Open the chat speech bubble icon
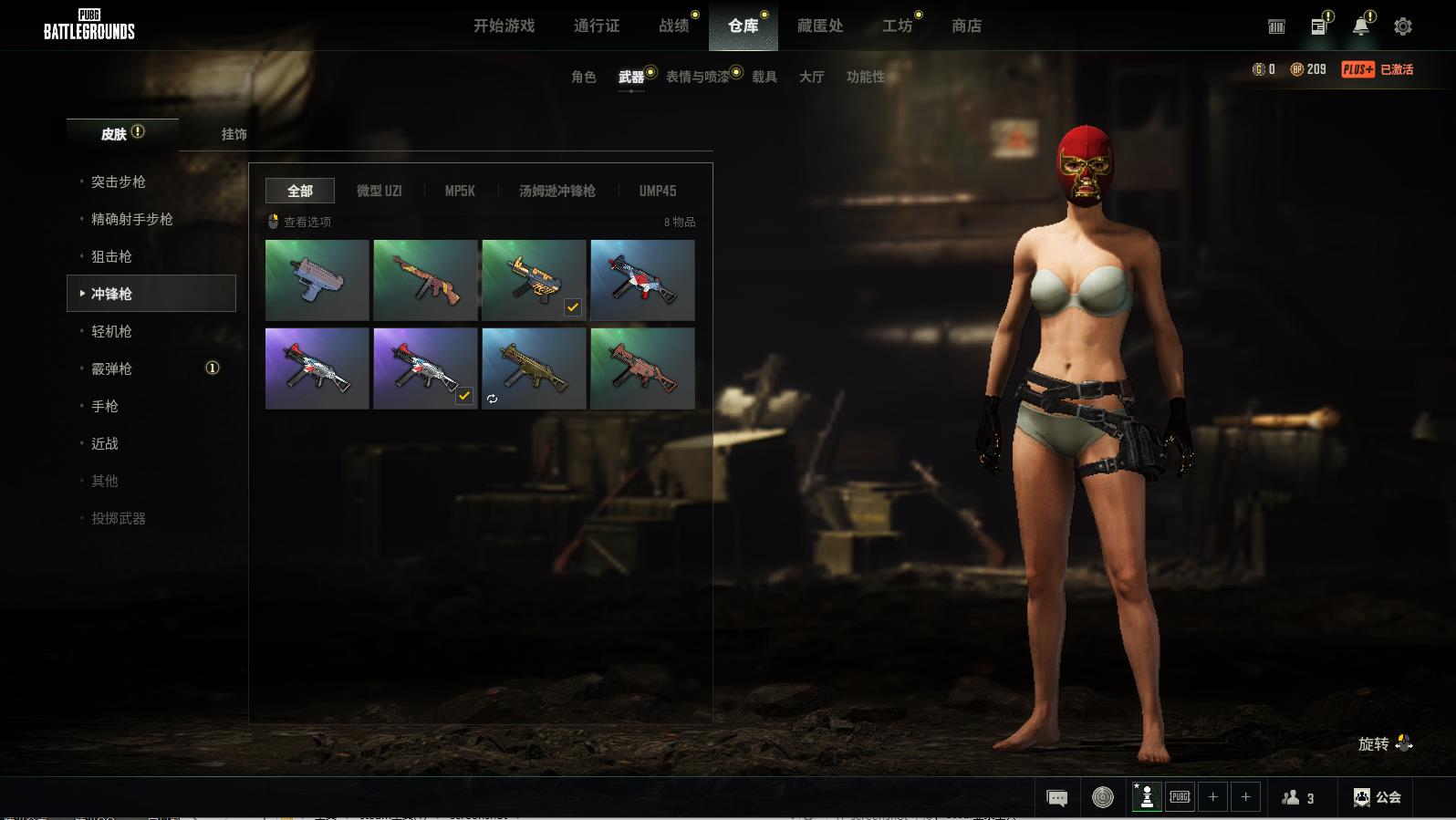The height and width of the screenshot is (820, 1456). pyautogui.click(x=1056, y=798)
